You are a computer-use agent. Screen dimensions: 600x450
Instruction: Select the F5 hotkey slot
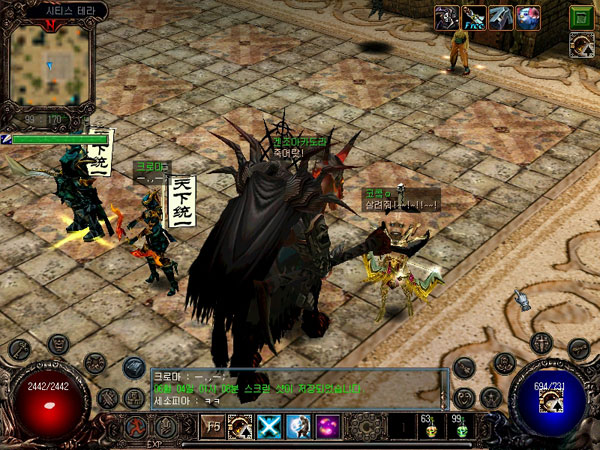(214, 427)
